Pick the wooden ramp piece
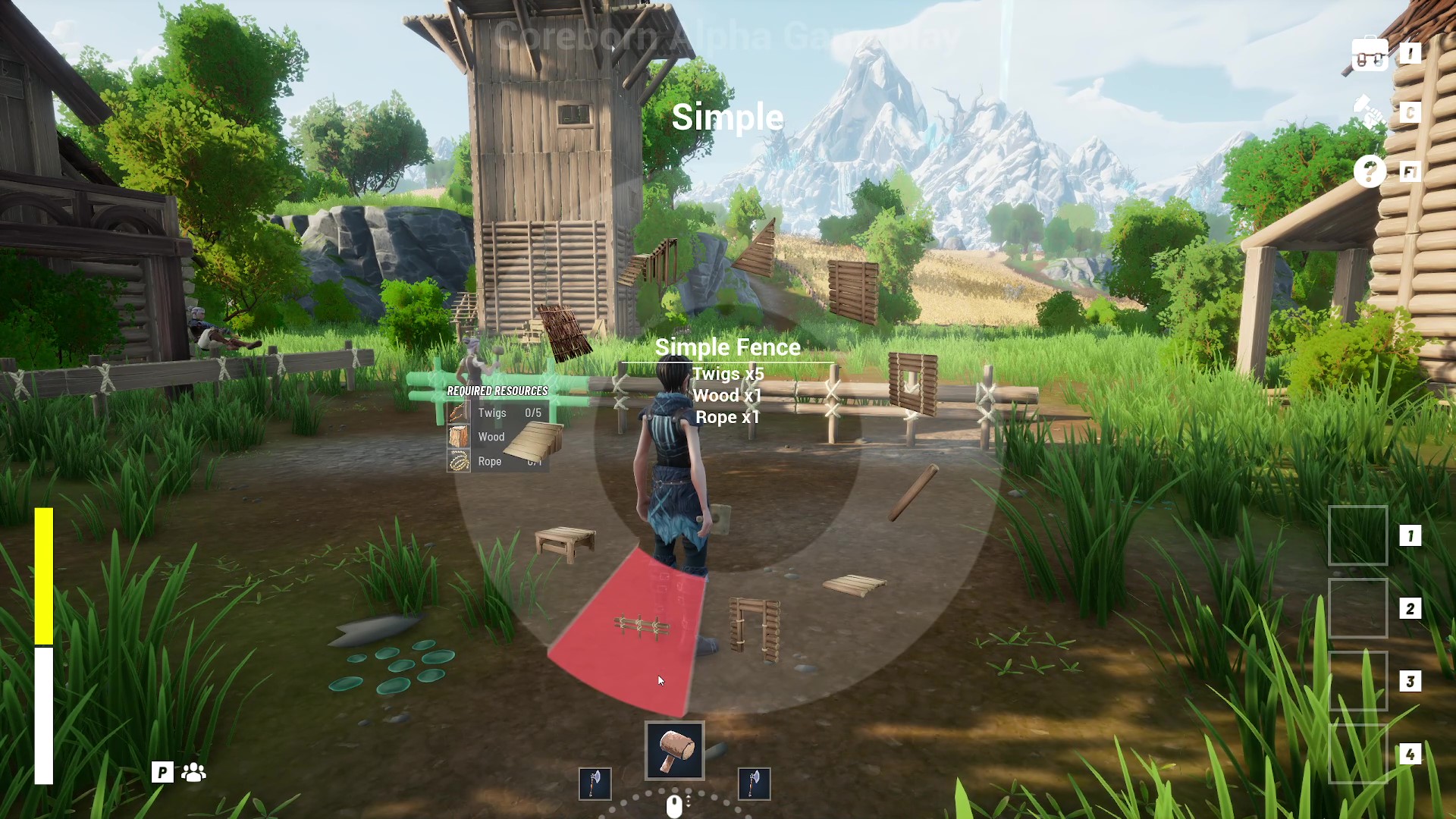1456x819 pixels. click(535, 440)
